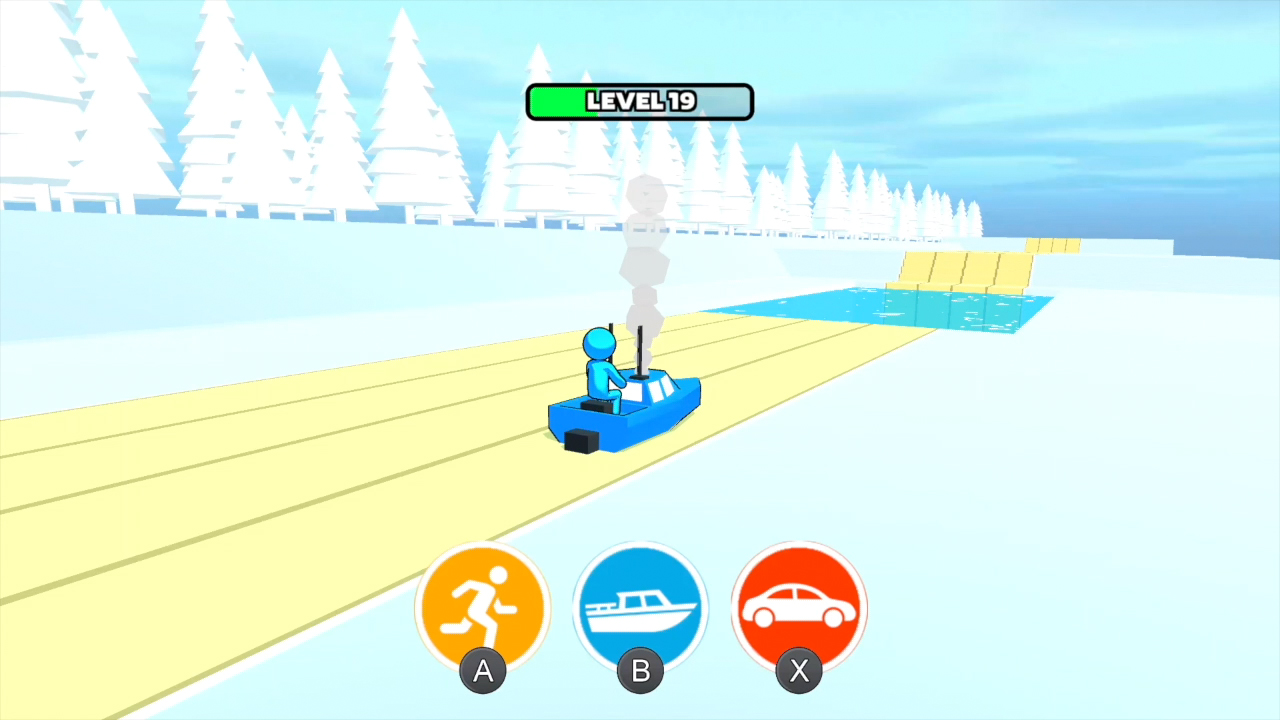1280x720 pixels.
Task: Click the A key badge below the runner icon
Action: pos(483,671)
